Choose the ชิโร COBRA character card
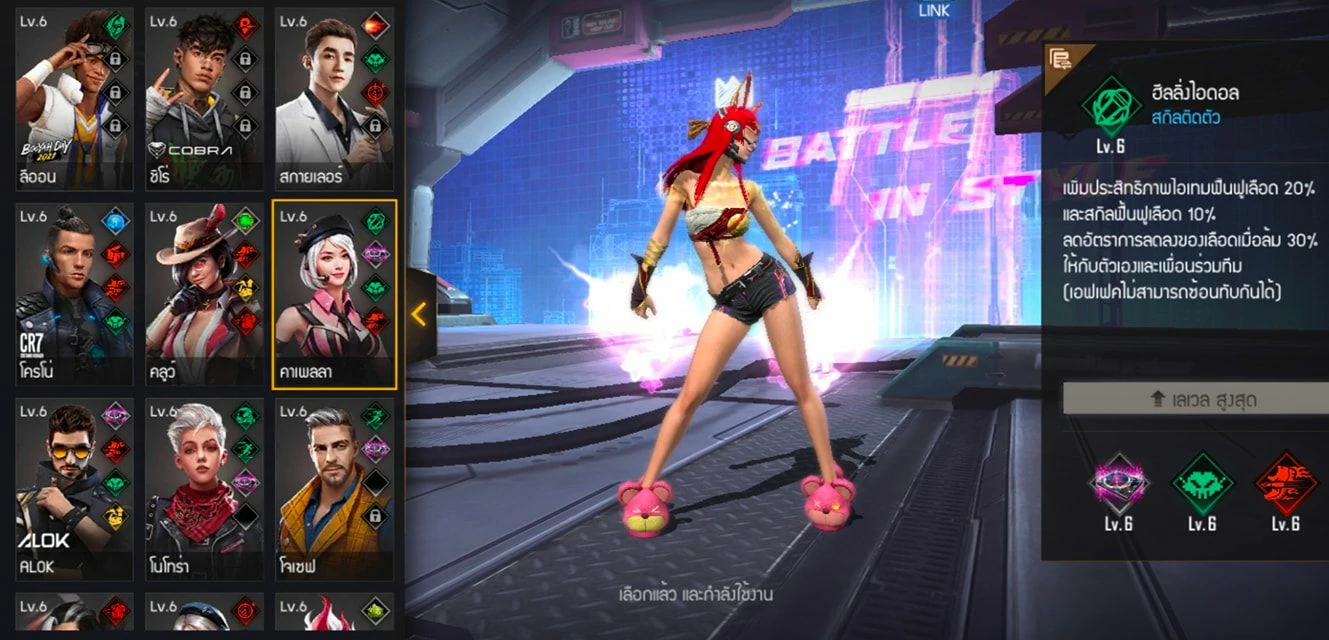The height and width of the screenshot is (640, 1329). (x=204, y=98)
